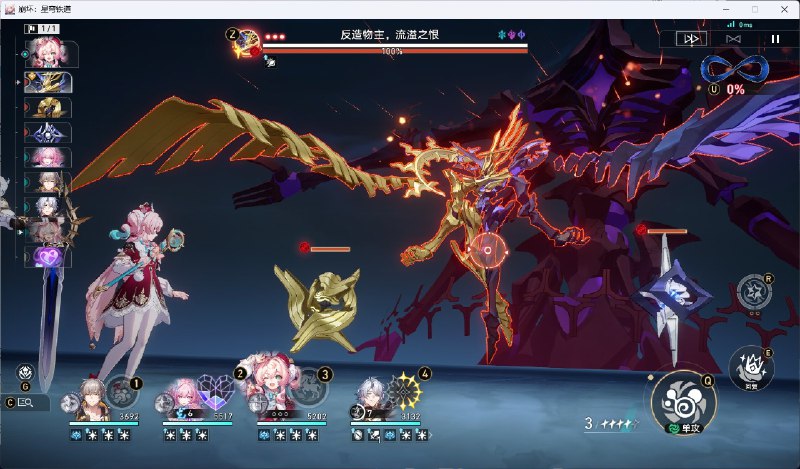
Task: Select the top portrait in the turn order
Action: tap(50, 52)
